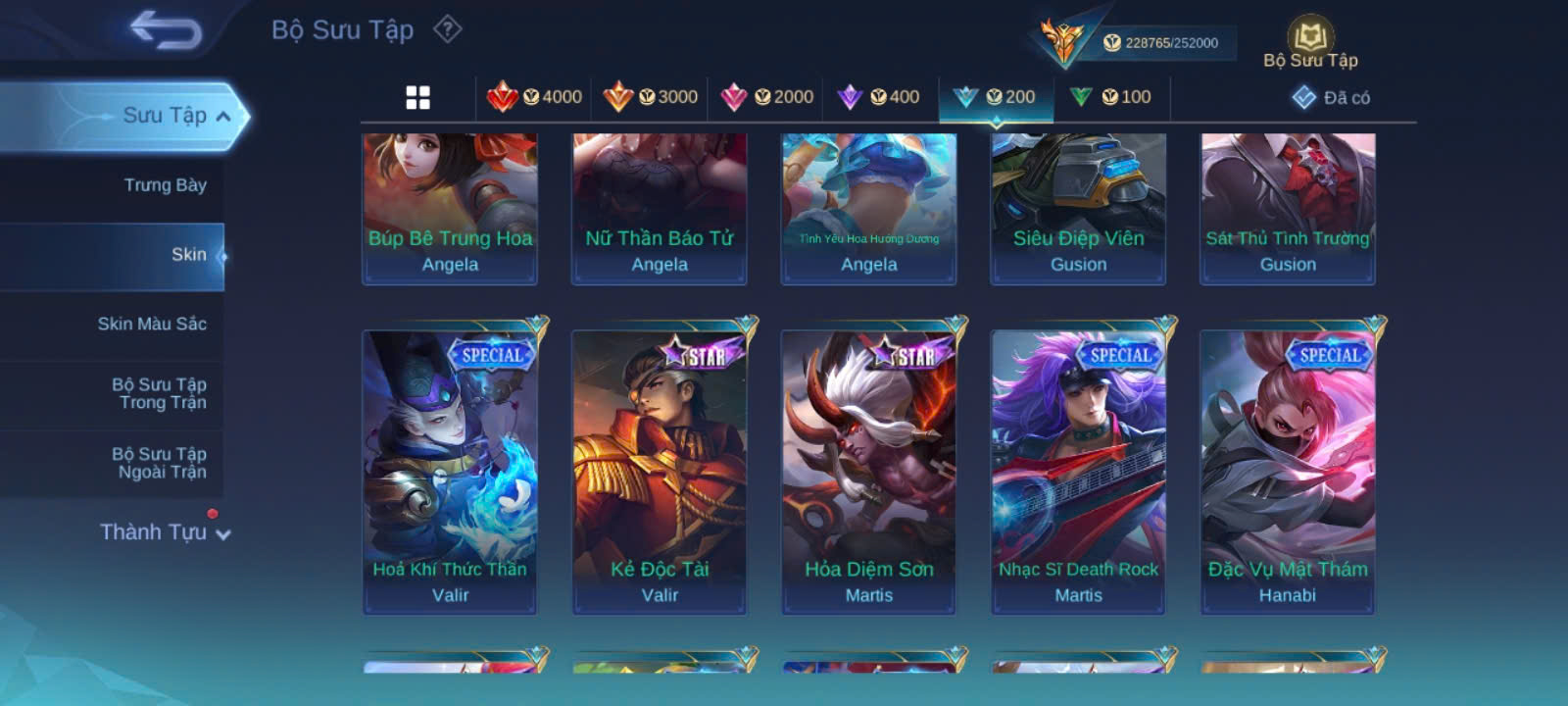Open the collection help question mark

click(x=448, y=29)
